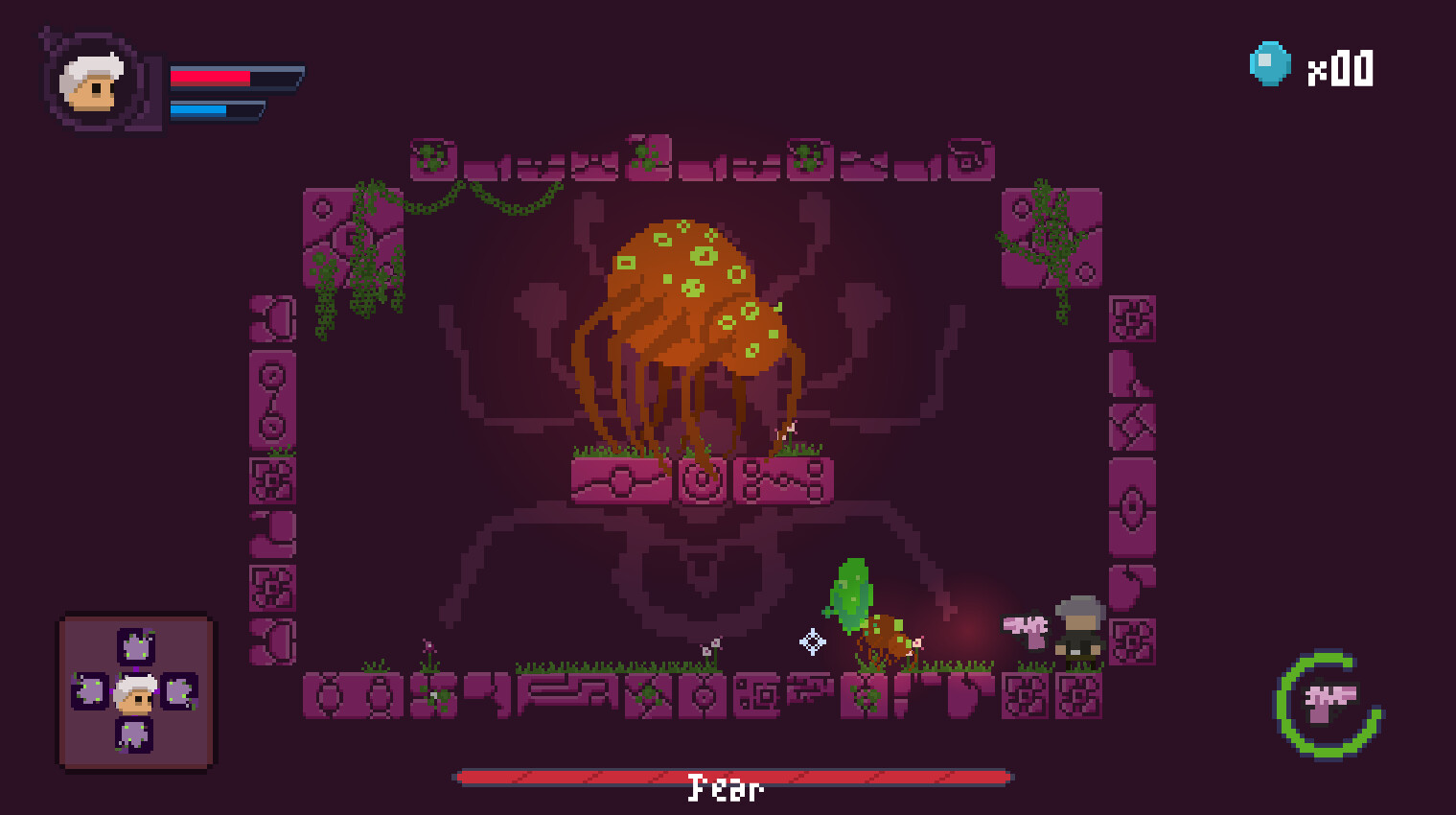The image size is (1456, 815).
Task: Click the character face in the ability panel center
Action: click(135, 692)
